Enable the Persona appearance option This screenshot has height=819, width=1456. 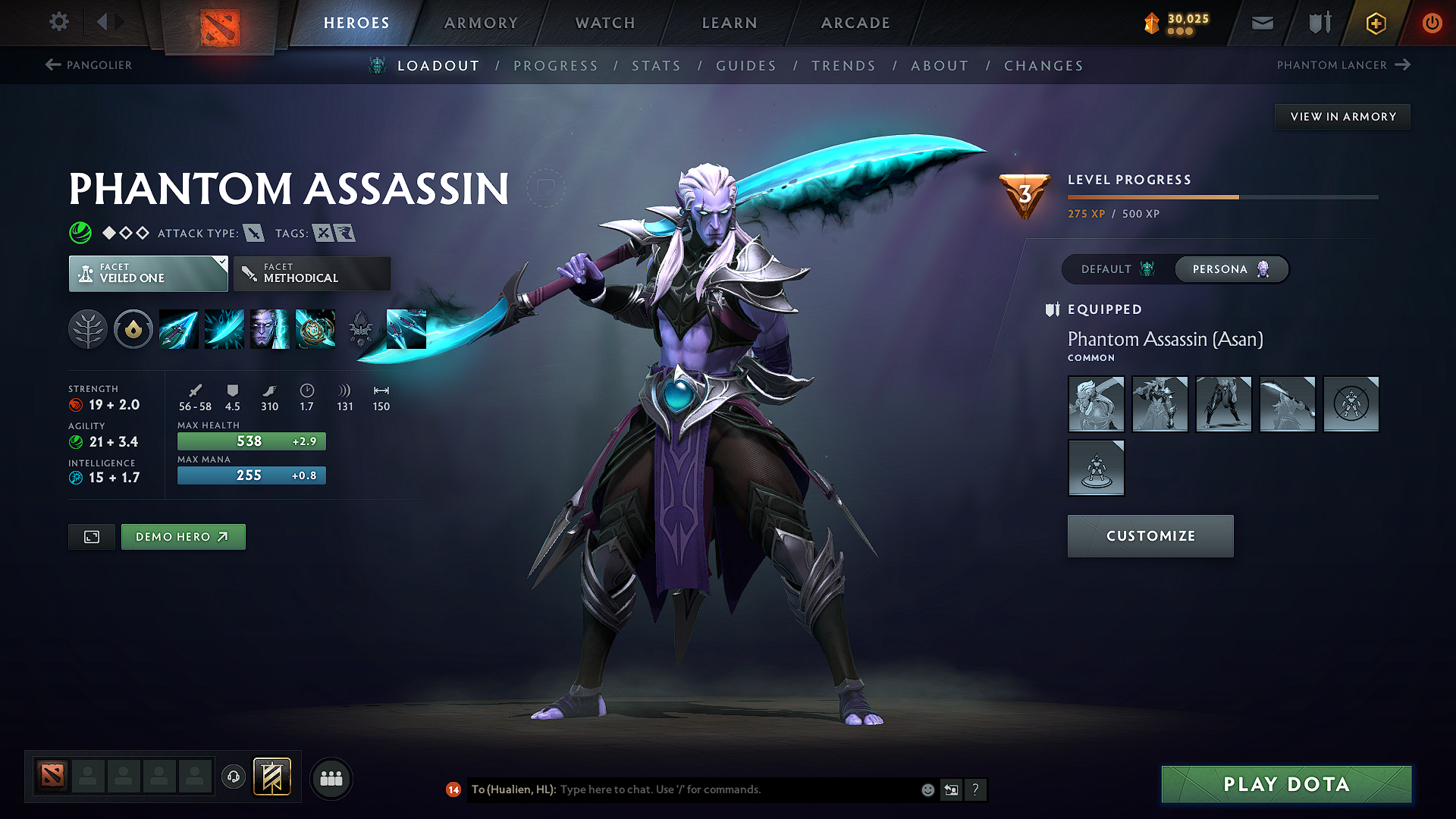[1230, 269]
